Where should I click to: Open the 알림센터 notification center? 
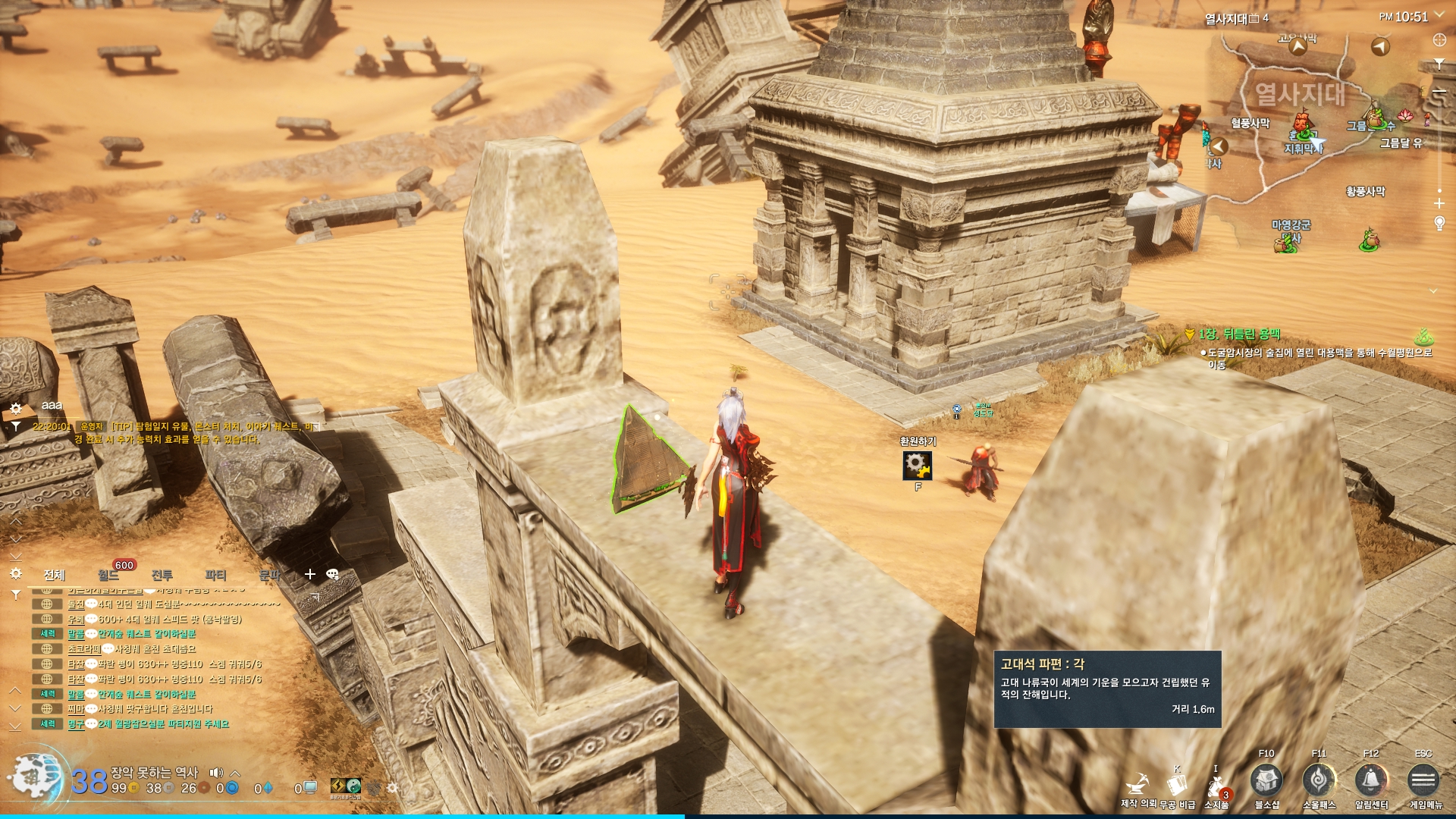point(1371,780)
